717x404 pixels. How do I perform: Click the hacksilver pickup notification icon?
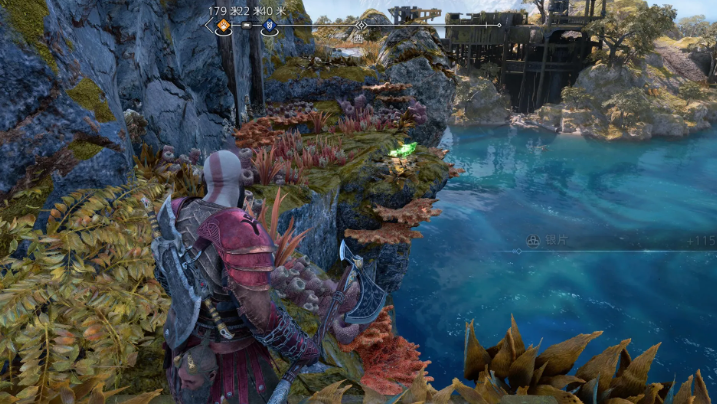click(x=535, y=241)
